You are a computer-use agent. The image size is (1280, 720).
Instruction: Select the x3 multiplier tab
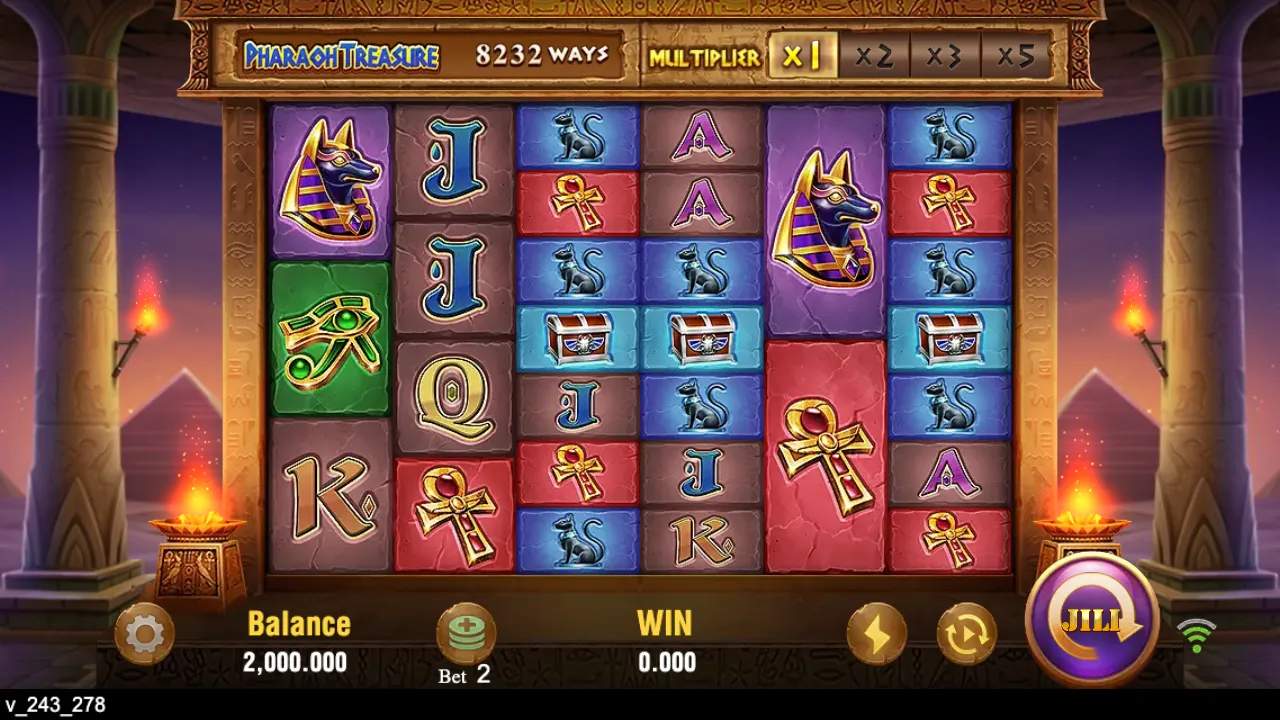click(x=946, y=56)
